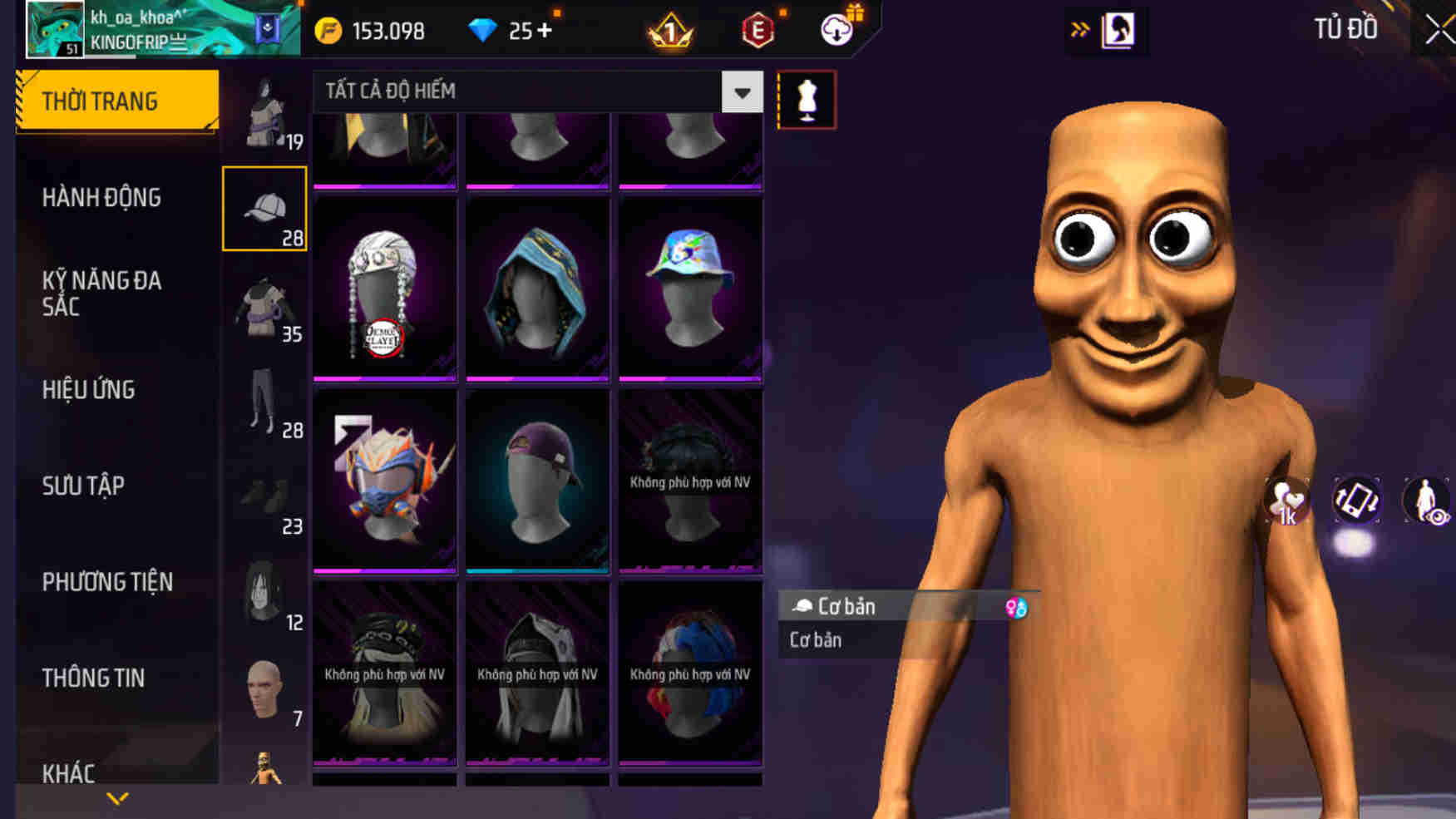Click the mannequin try-on icon
1456x819 pixels.
(804, 100)
